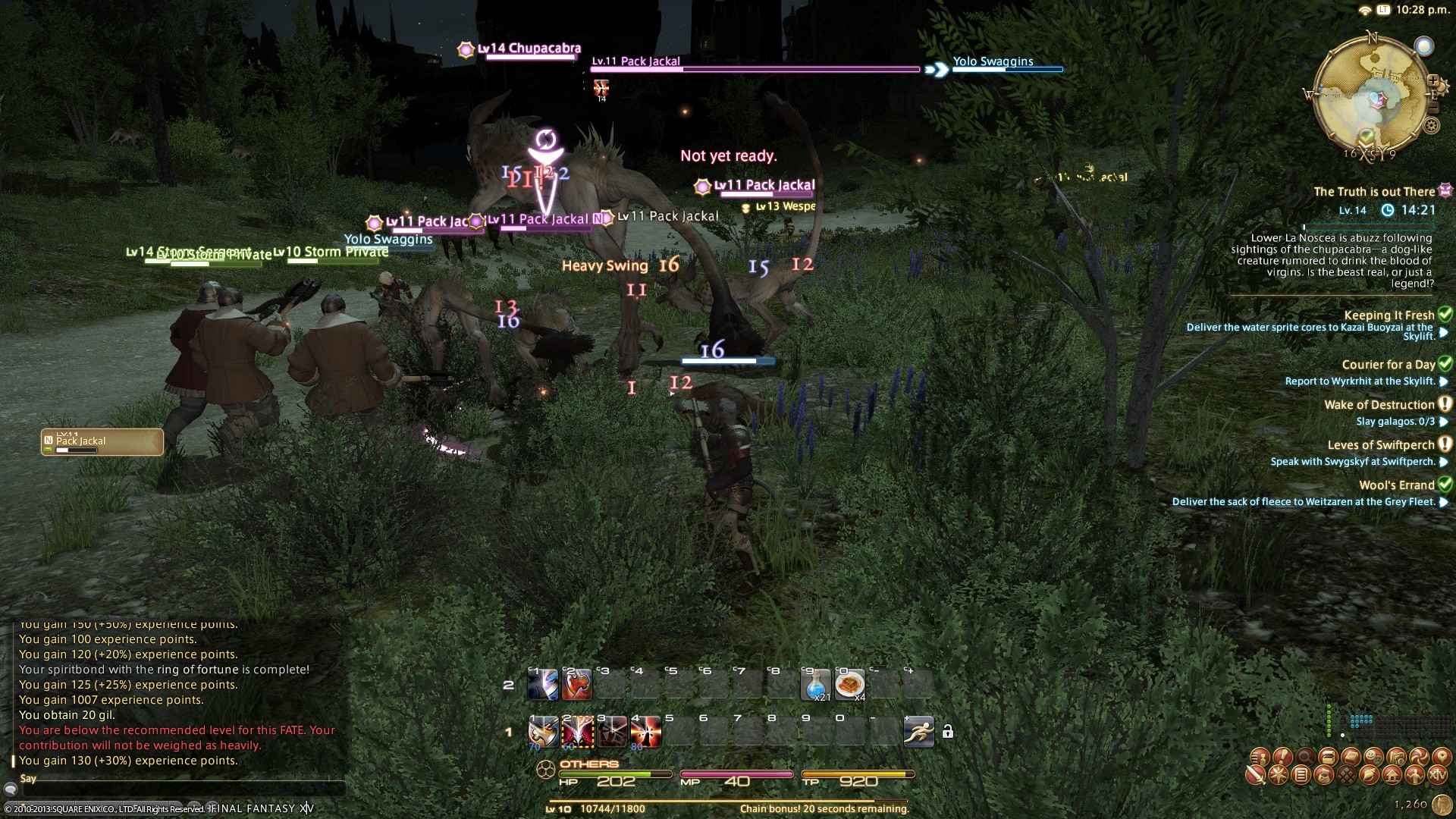Viewport: 1456px width, 819px height.
Task: Open the emotes smiley faces menu icon
Action: pyautogui.click(x=1373, y=757)
